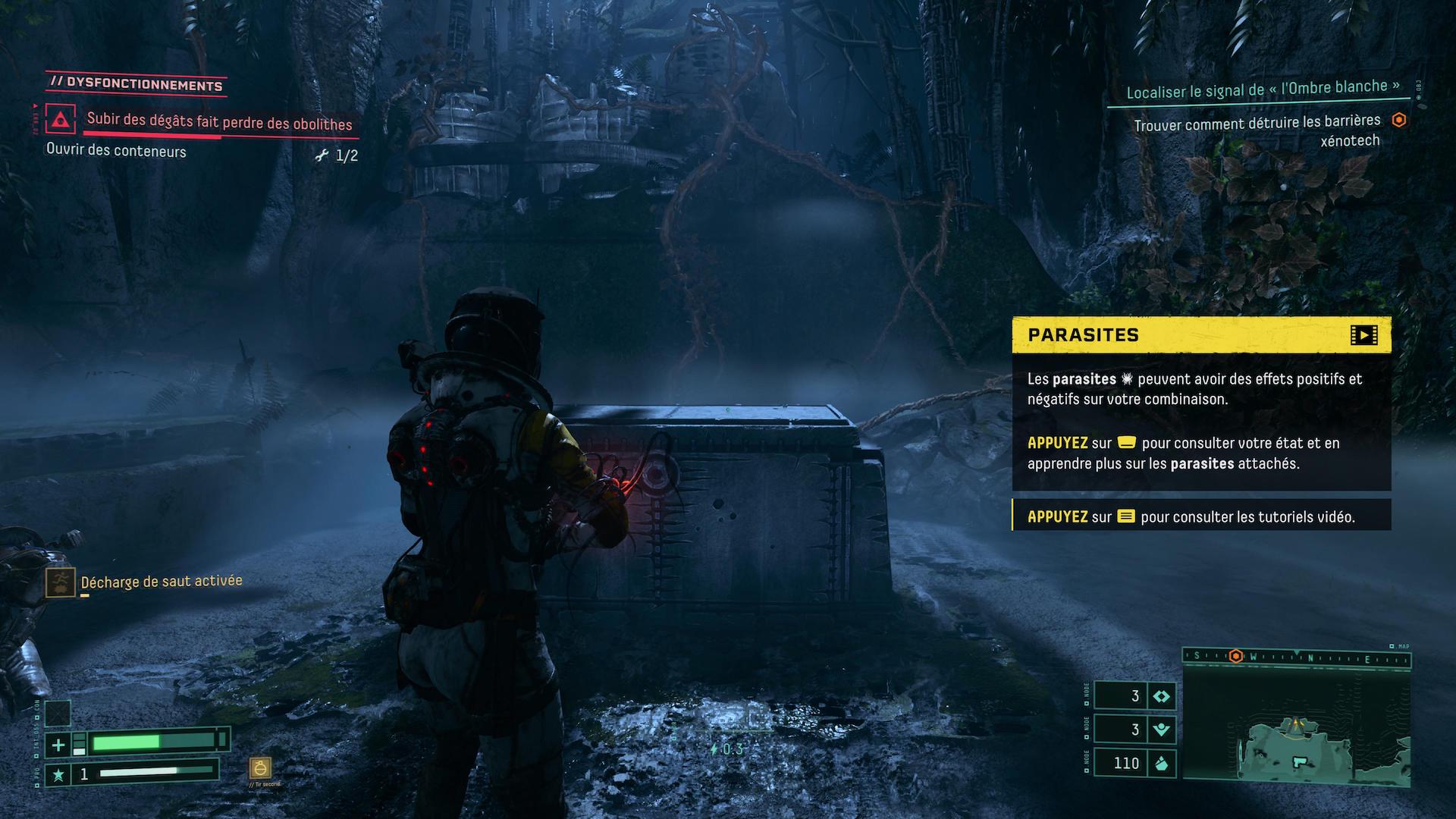Select the 'Ombre blanche' objective tracker
Image resolution: width=1456 pixels, height=819 pixels.
1263,89
